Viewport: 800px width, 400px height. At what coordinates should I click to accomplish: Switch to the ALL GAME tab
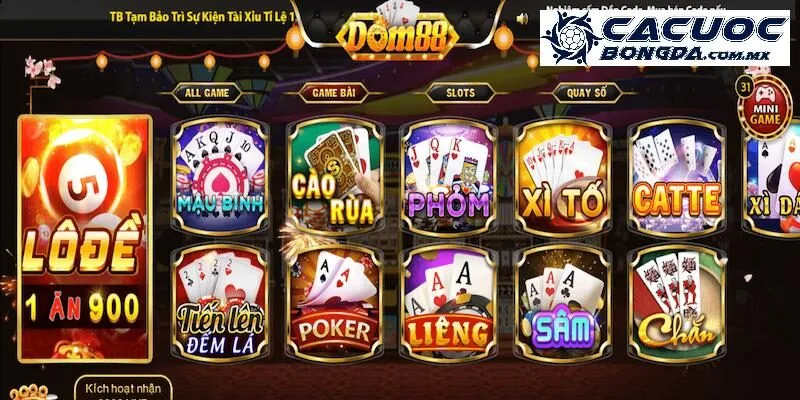[208, 93]
